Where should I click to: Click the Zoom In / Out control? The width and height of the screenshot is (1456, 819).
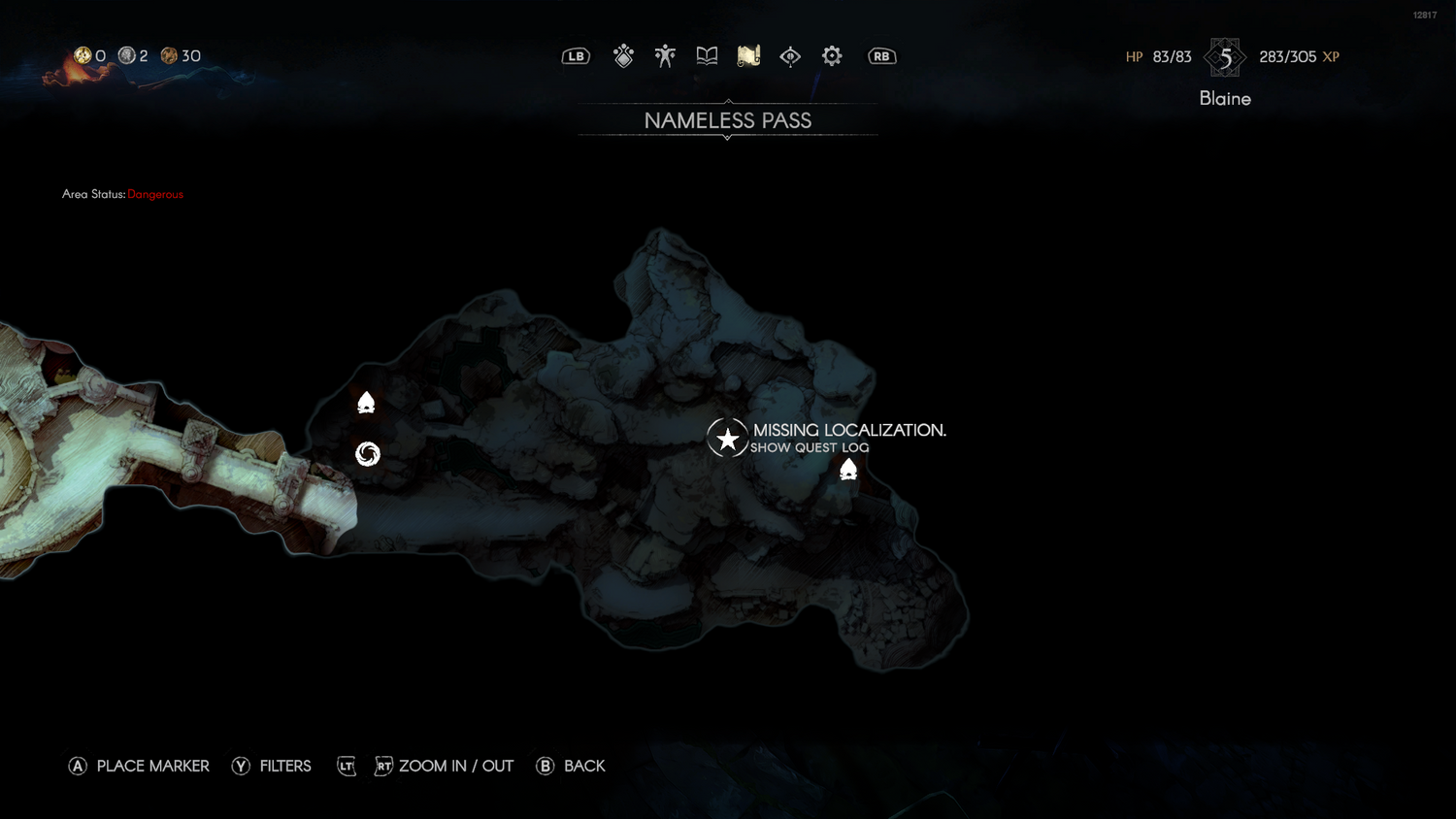click(x=455, y=766)
